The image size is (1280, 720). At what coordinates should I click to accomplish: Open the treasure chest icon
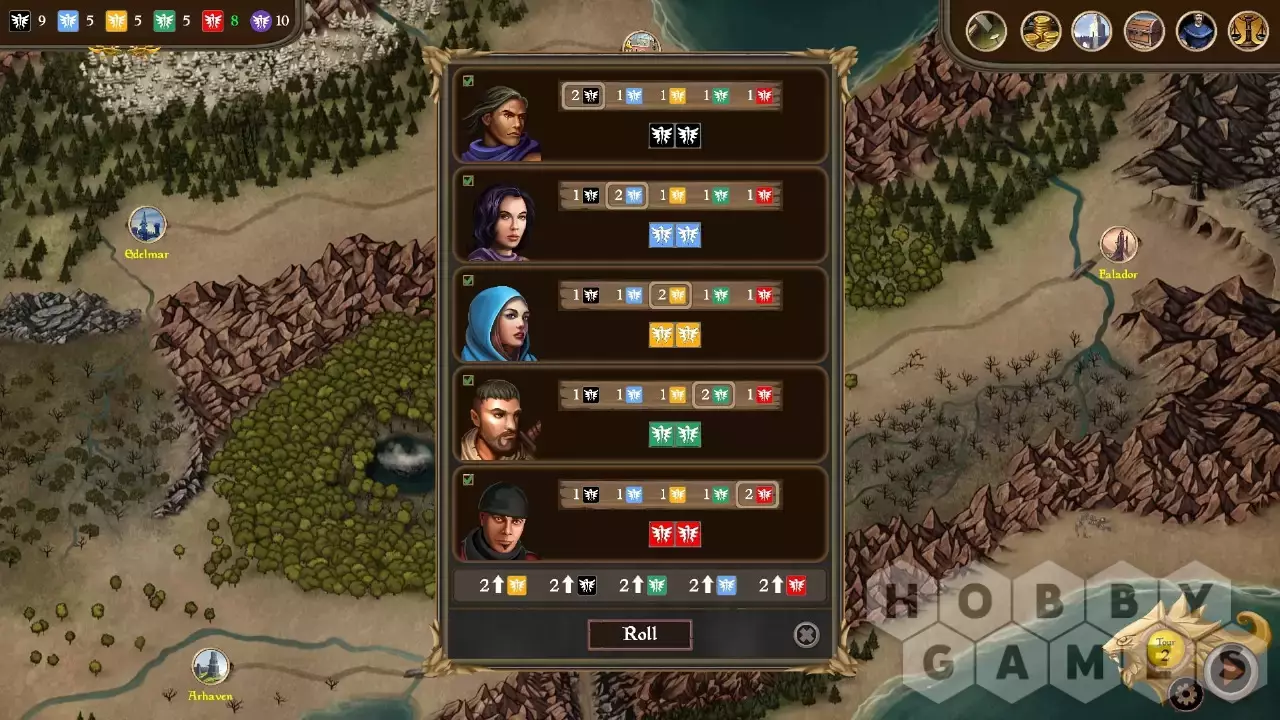click(x=1144, y=30)
